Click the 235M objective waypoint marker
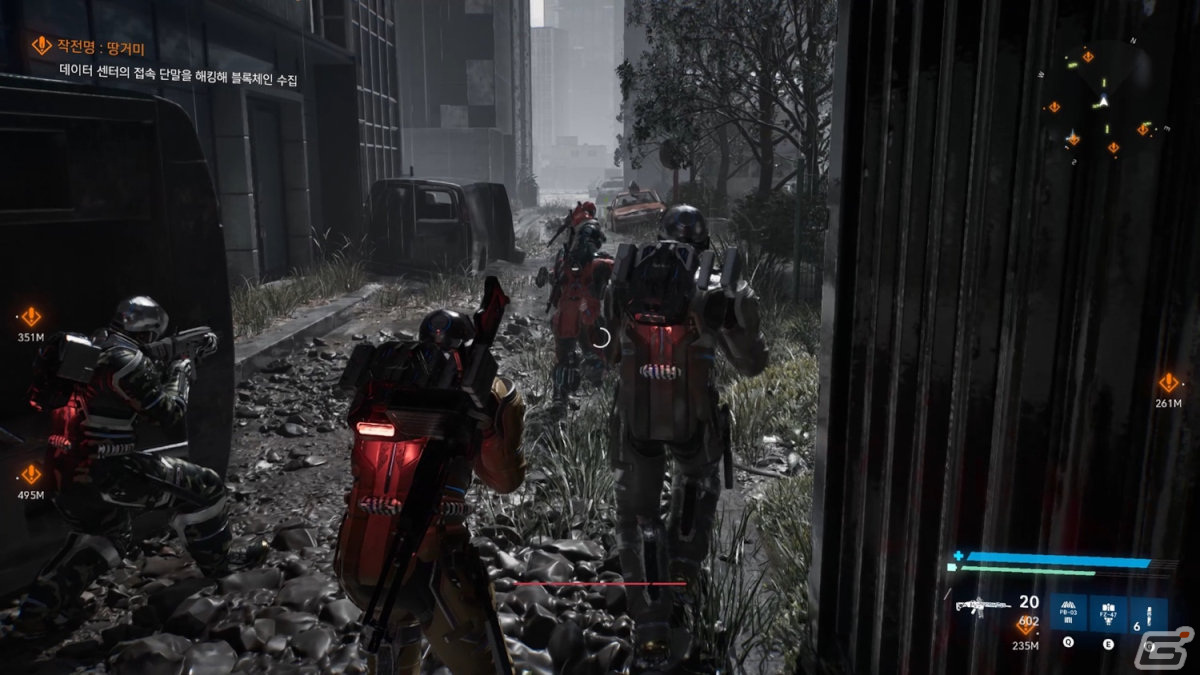The height and width of the screenshot is (675, 1200). 1026,626
